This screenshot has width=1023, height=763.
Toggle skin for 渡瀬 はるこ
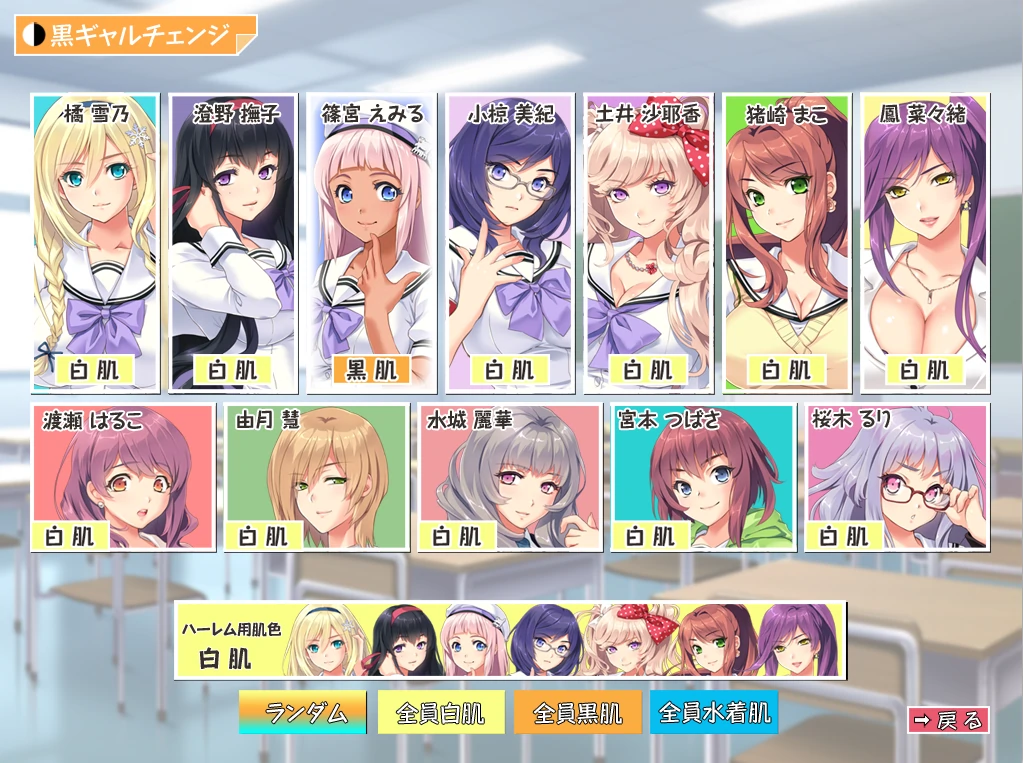point(124,477)
